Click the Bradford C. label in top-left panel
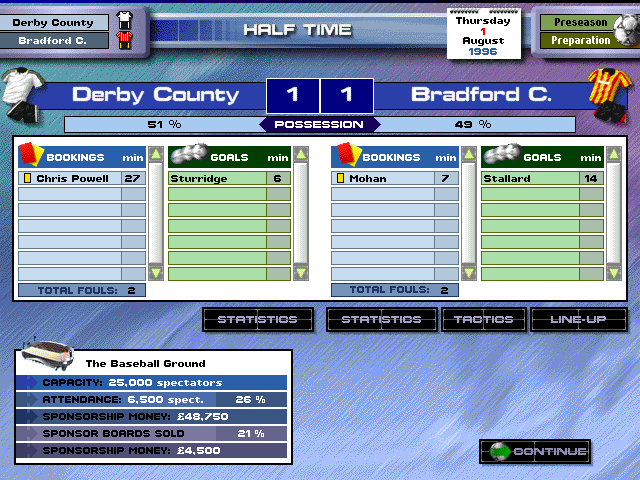The height and width of the screenshot is (480, 640). [x=53, y=41]
